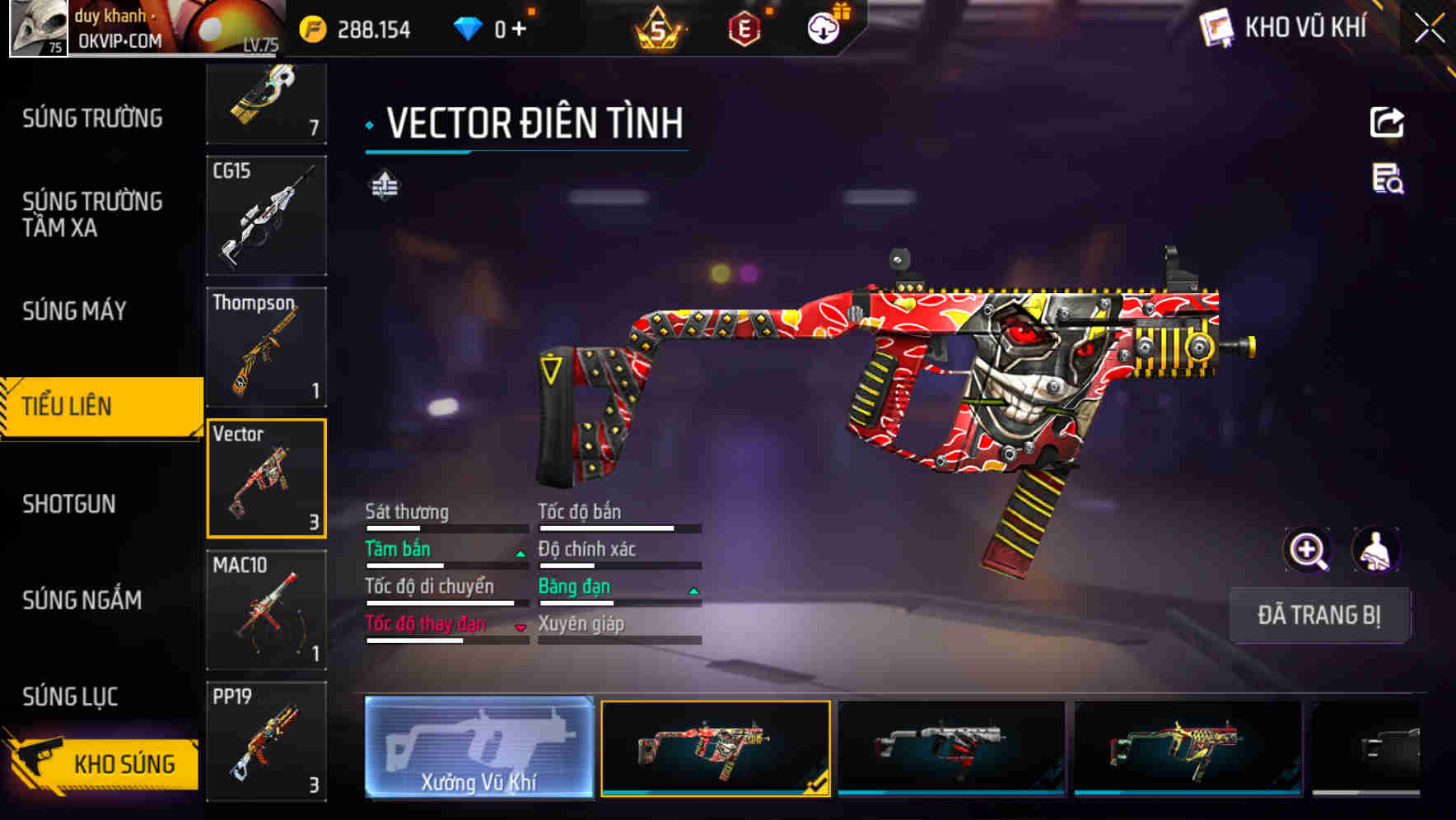Screen dimensions: 1456x820
Task: View the skin attributes icon below the name
Action: (383, 185)
